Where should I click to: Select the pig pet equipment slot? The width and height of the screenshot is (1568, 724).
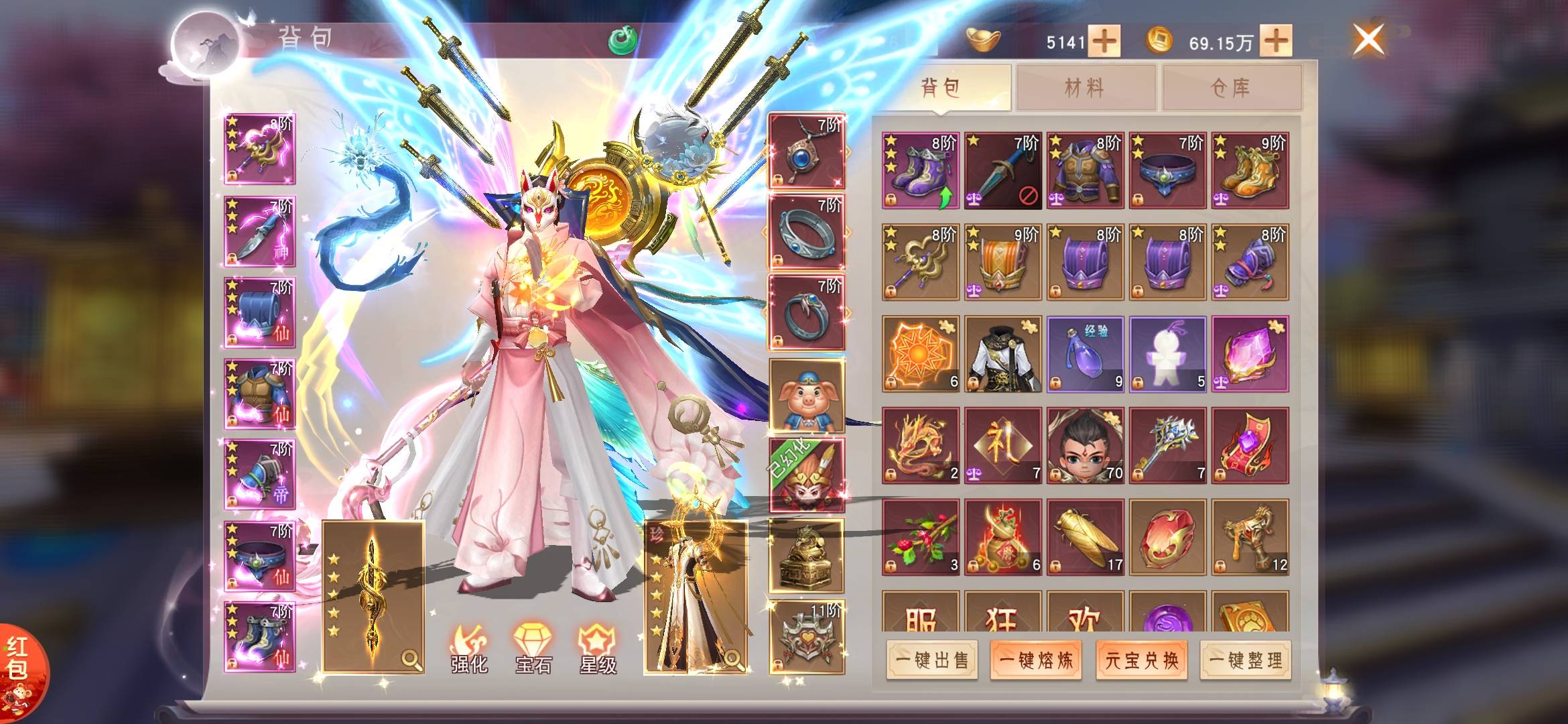[806, 396]
